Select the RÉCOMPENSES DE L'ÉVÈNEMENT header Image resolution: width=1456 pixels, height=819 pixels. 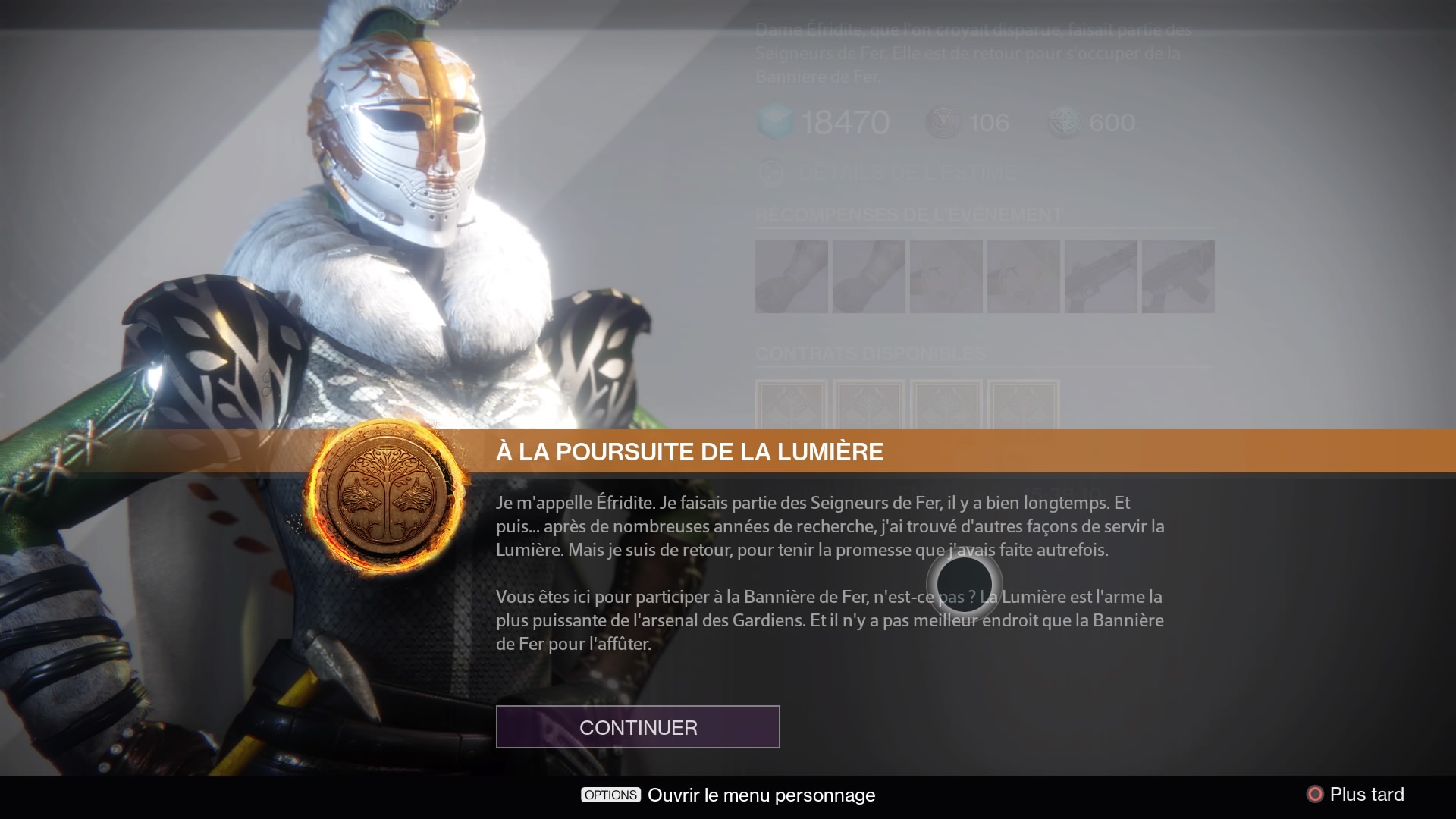tap(907, 213)
